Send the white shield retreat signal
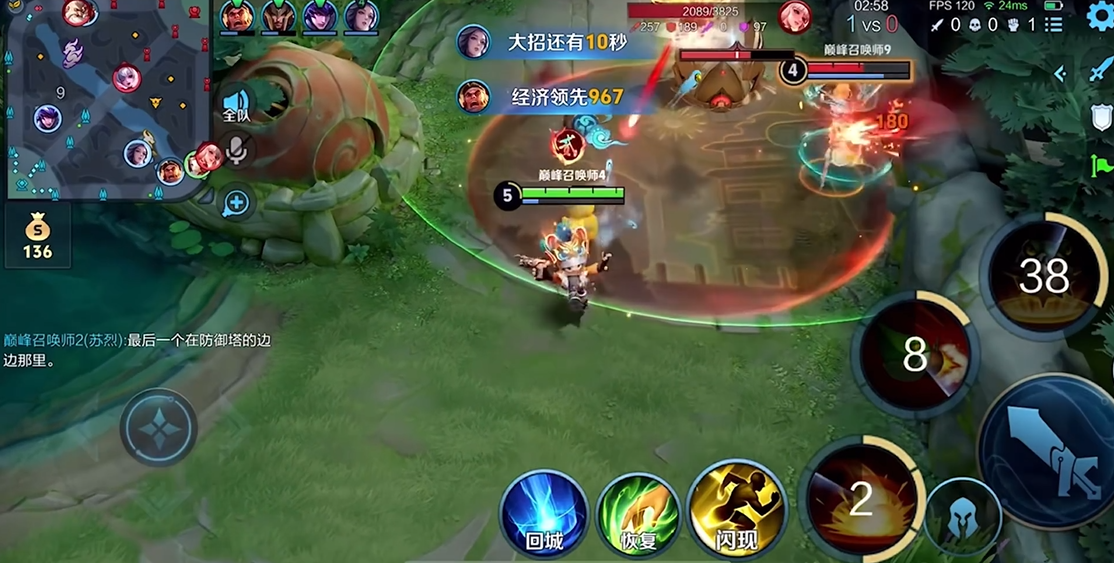The height and width of the screenshot is (563, 1114). click(x=1101, y=118)
